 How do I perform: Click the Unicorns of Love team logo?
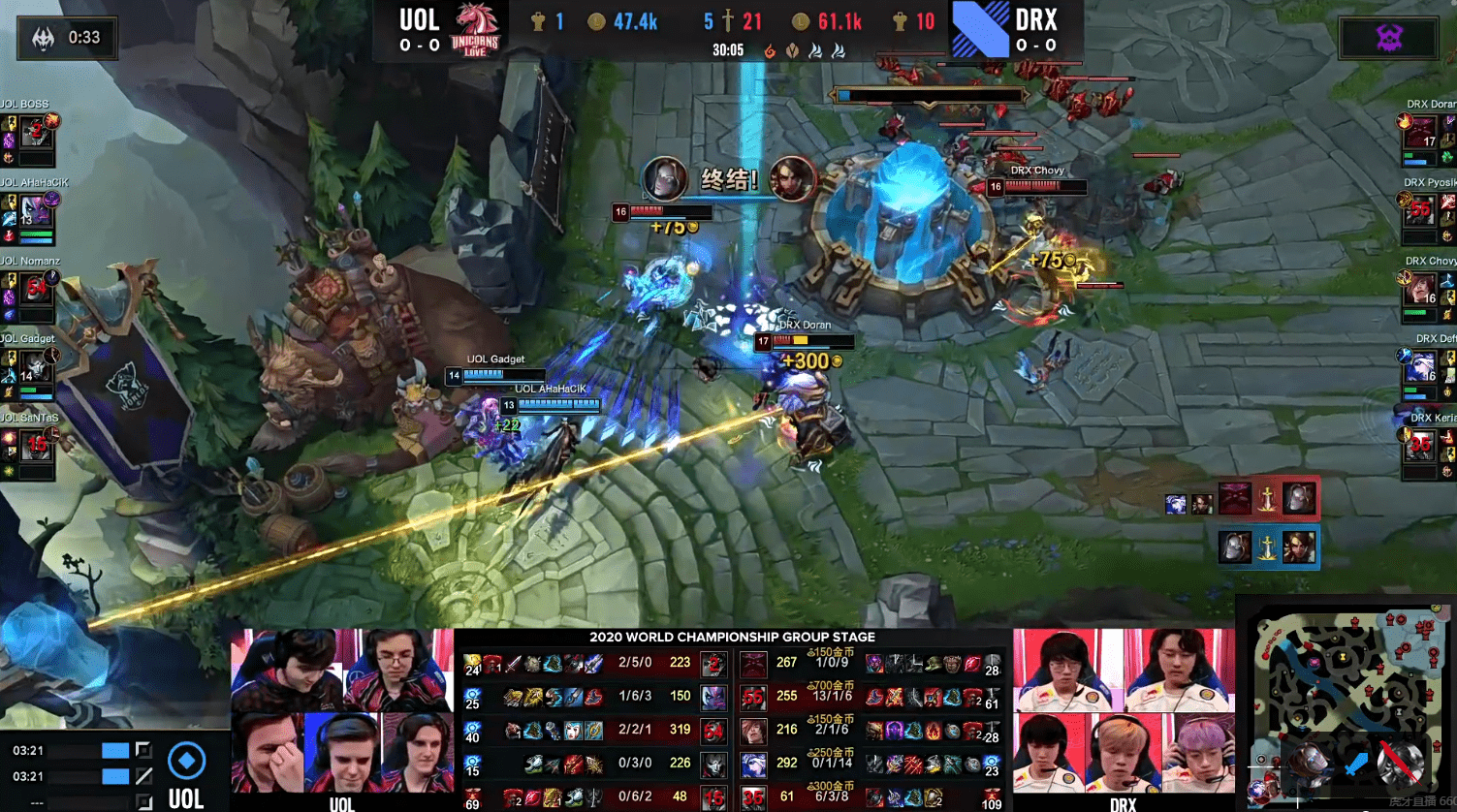(x=475, y=29)
